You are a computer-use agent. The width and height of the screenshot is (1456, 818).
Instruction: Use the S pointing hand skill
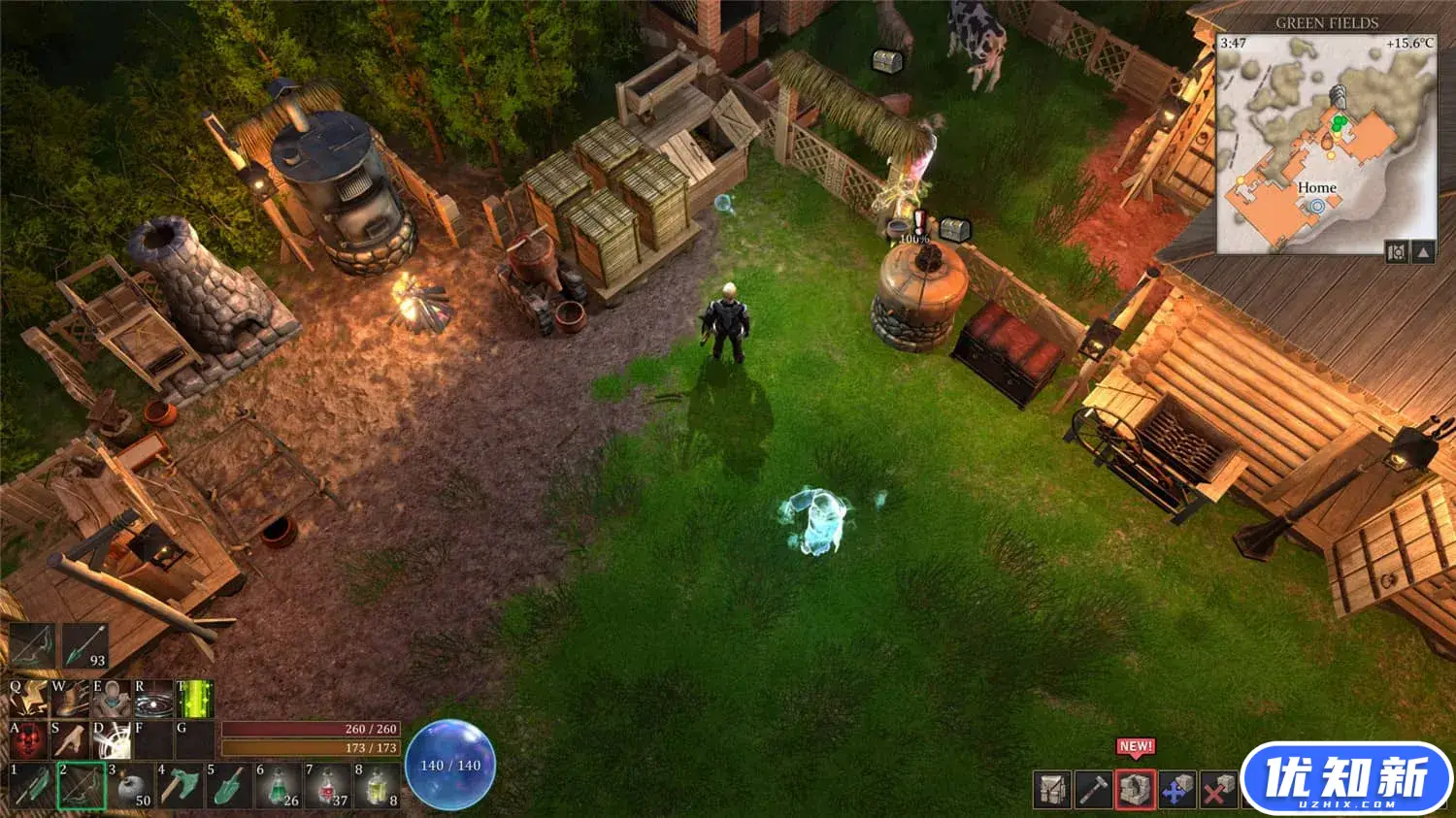tap(70, 740)
